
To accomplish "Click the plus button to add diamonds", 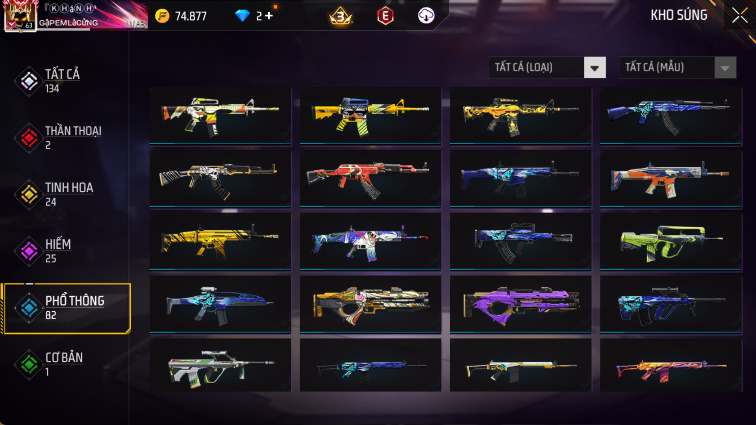I will pyautogui.click(x=269, y=16).
